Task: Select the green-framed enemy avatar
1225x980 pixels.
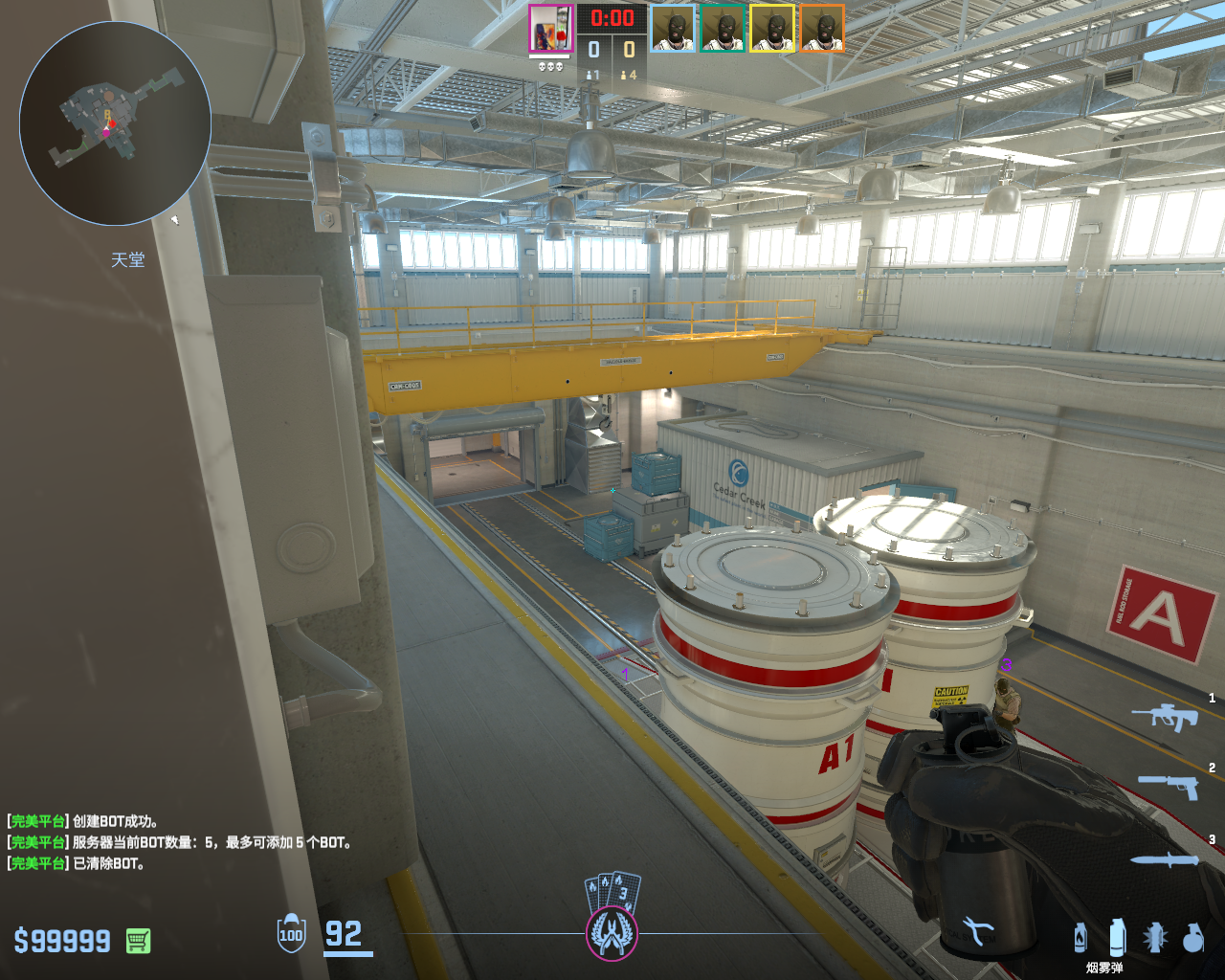Action: [723, 29]
